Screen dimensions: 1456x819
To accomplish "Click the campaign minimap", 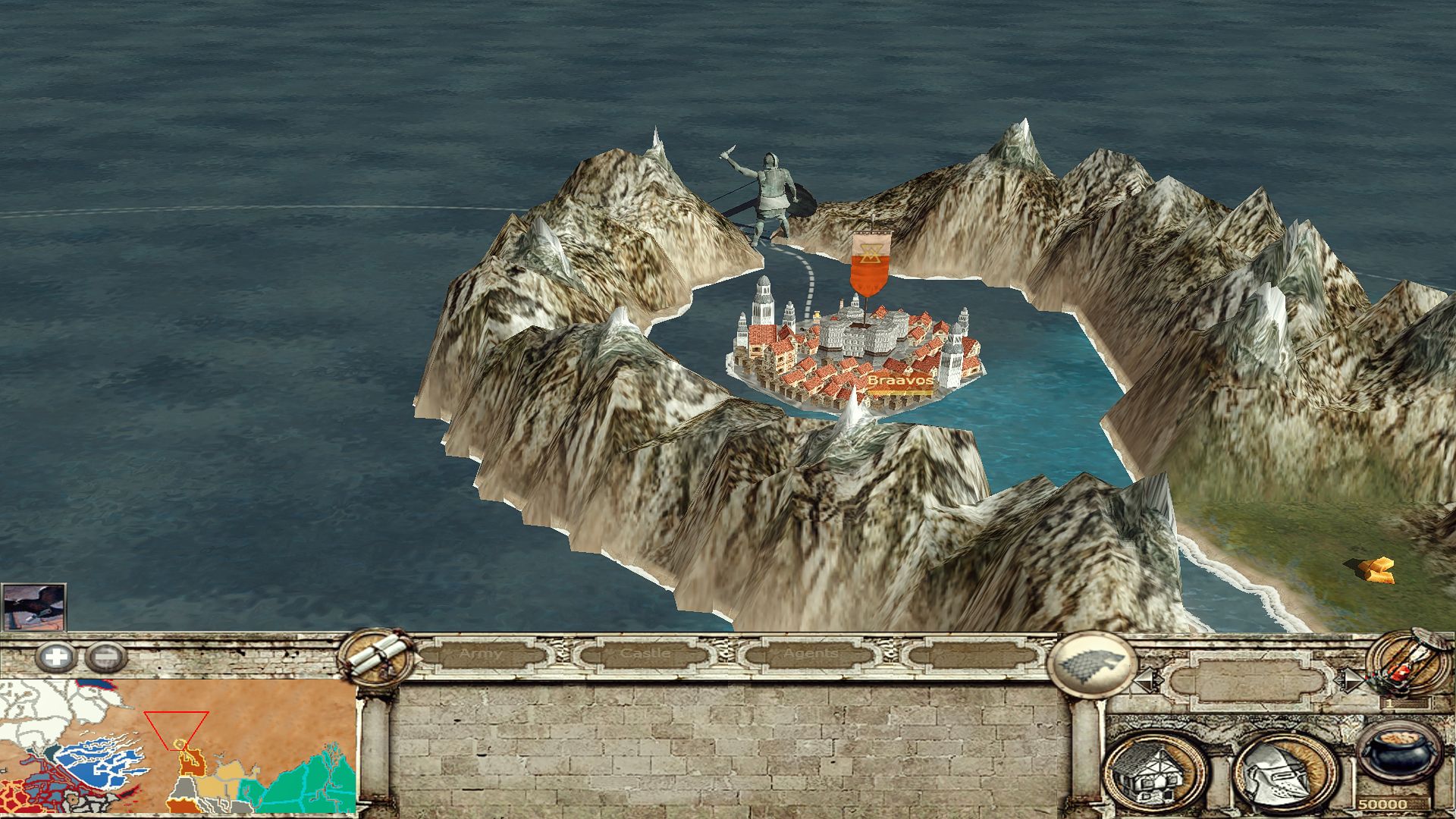I will 178,746.
